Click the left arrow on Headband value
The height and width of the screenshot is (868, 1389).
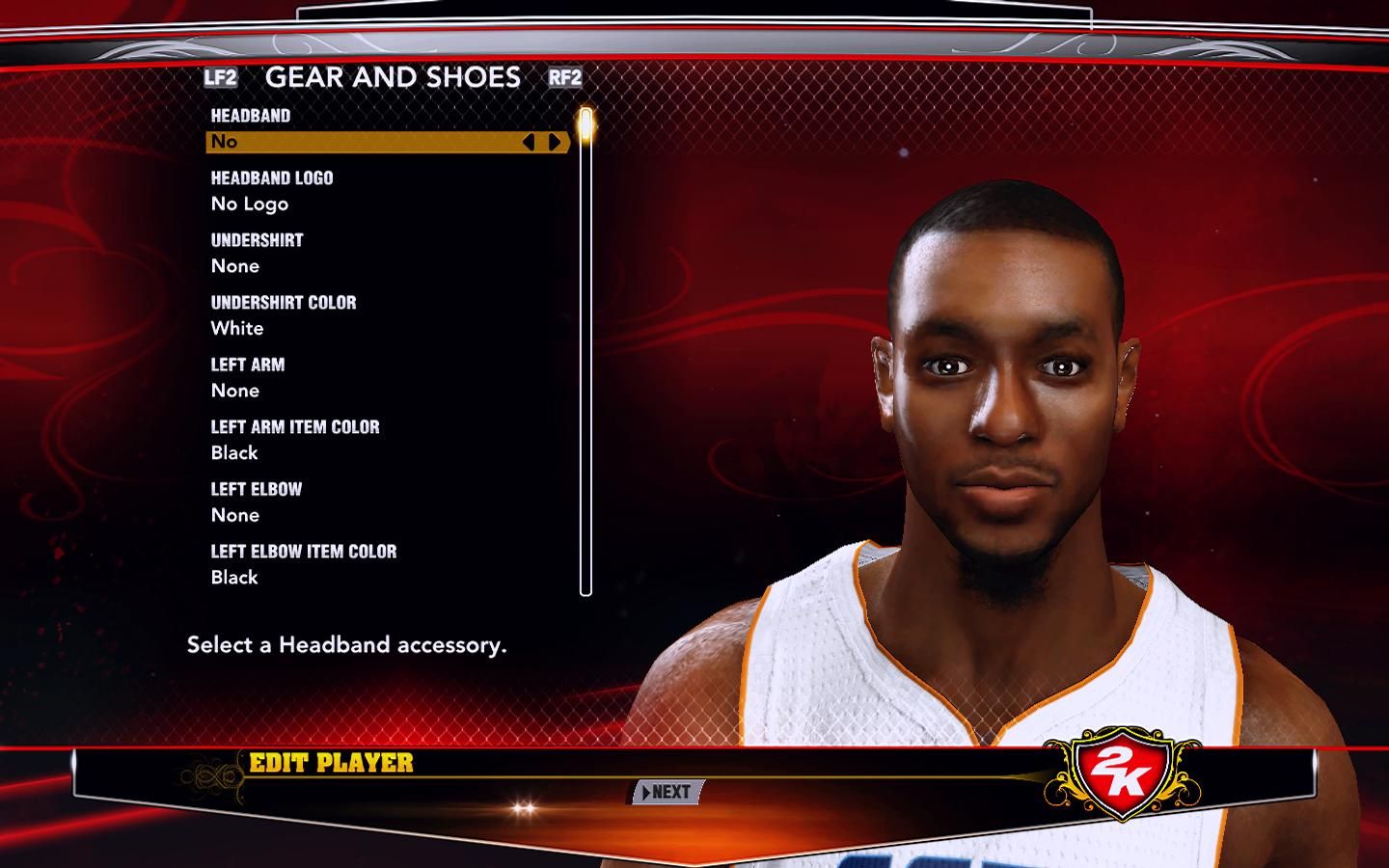(529, 142)
